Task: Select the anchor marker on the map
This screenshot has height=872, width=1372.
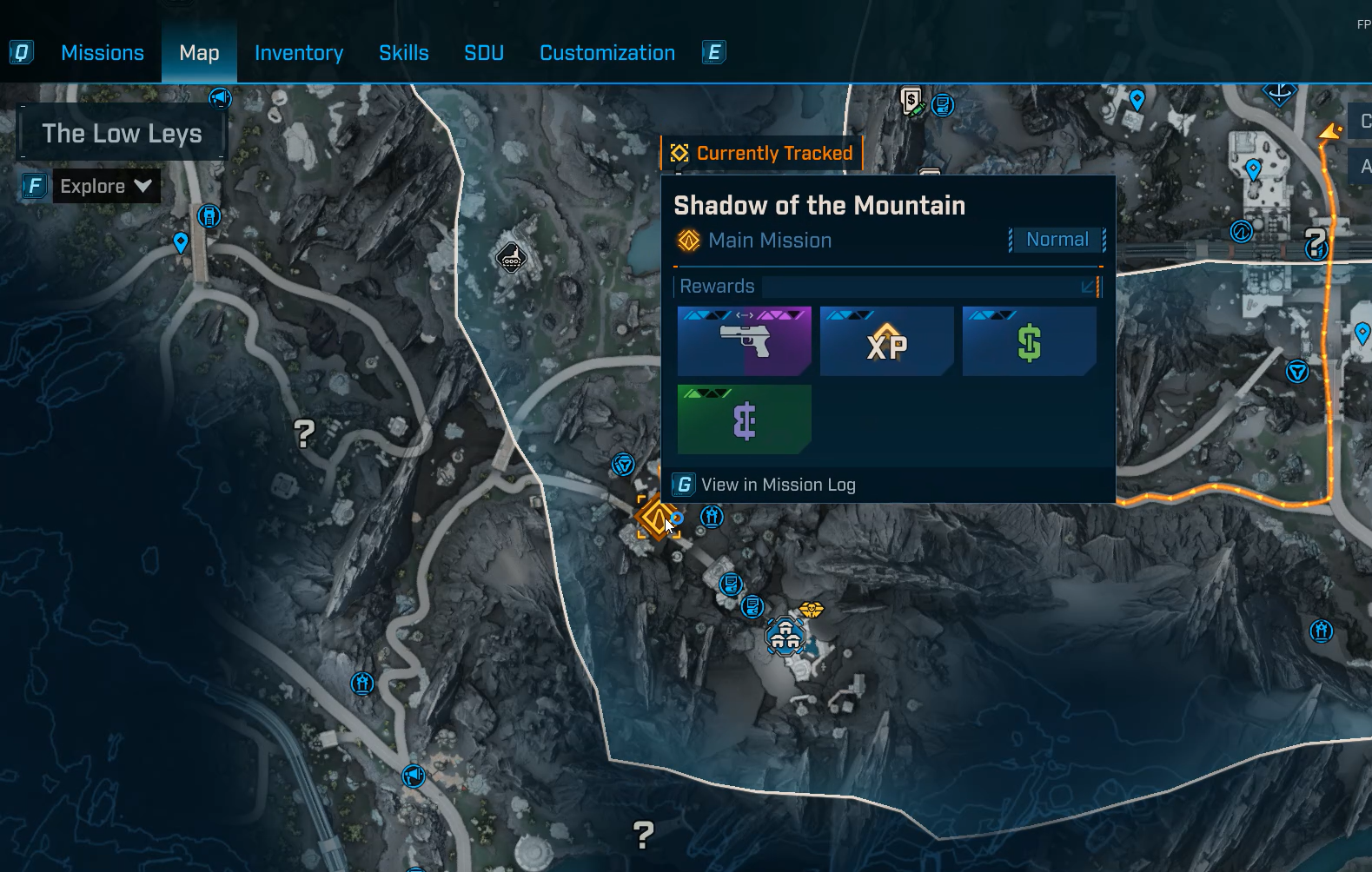Action: point(1279,91)
